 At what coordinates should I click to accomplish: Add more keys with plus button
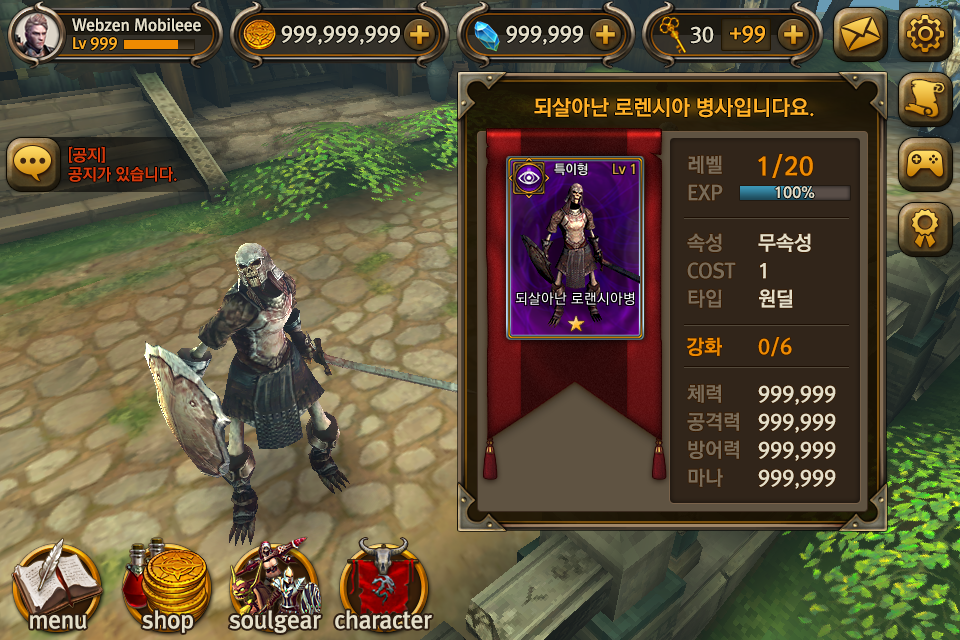click(792, 35)
